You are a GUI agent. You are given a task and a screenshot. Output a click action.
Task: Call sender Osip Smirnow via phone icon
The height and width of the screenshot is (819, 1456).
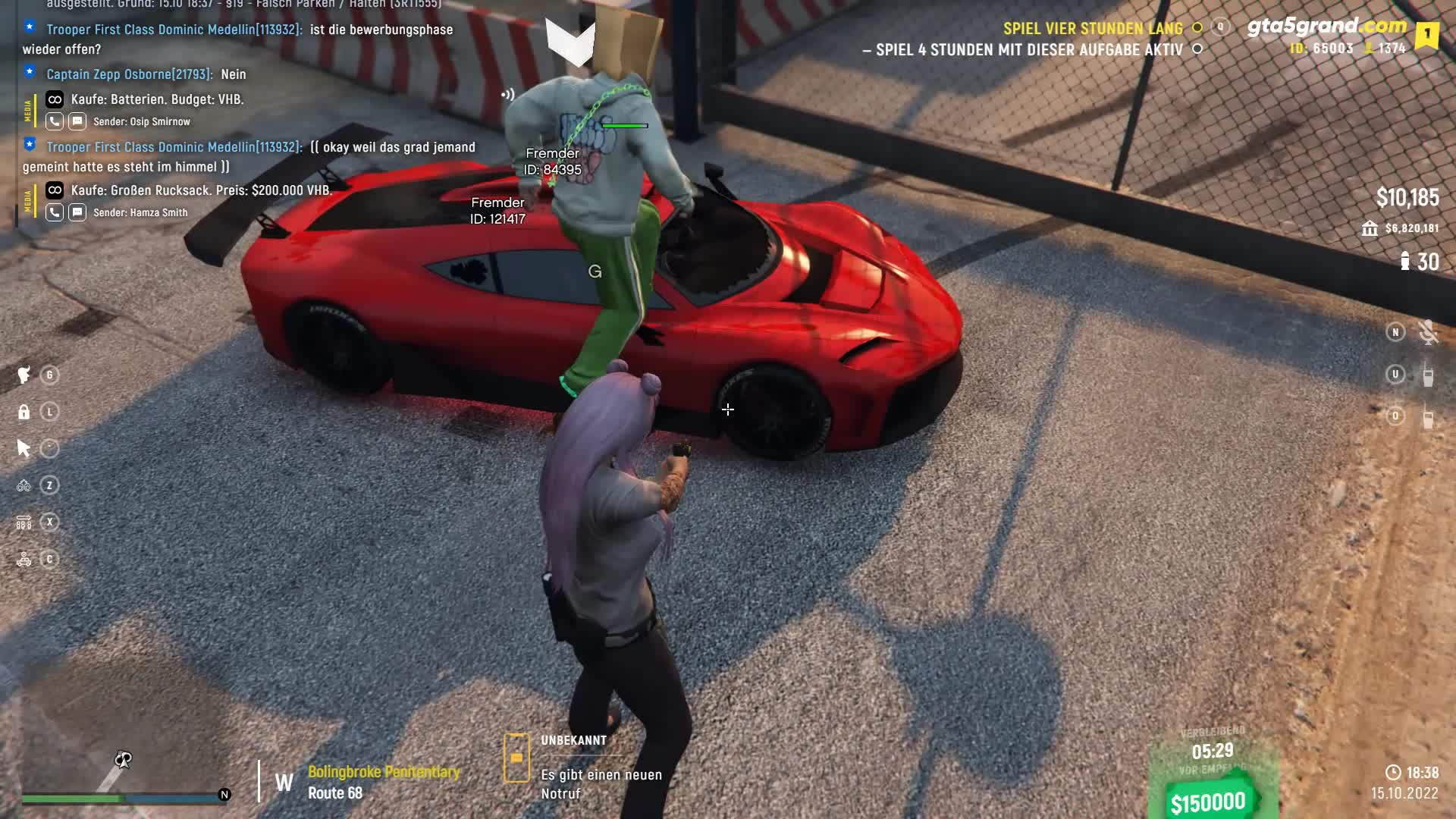(x=55, y=121)
